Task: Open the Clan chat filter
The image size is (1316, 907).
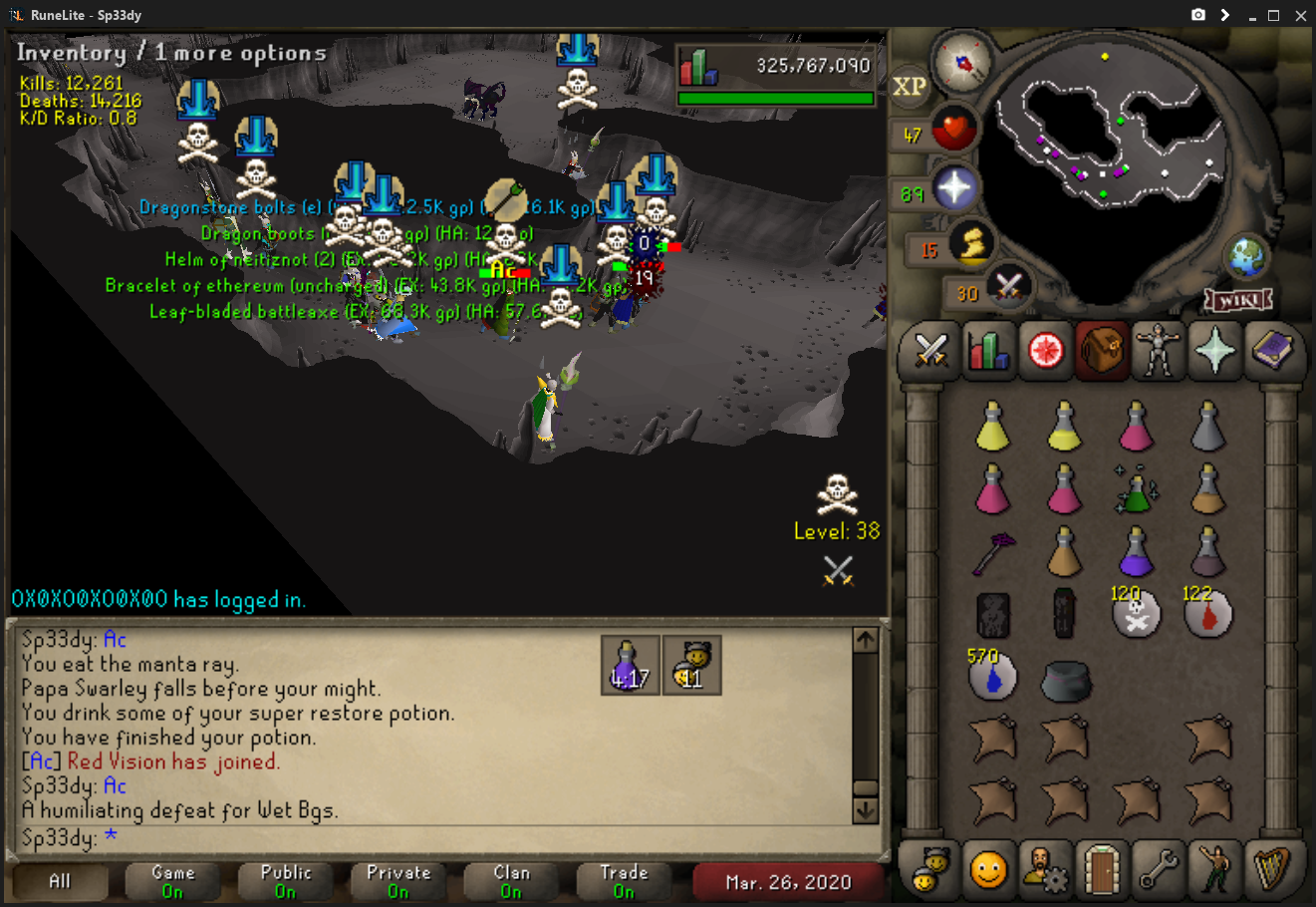Action: (x=511, y=881)
